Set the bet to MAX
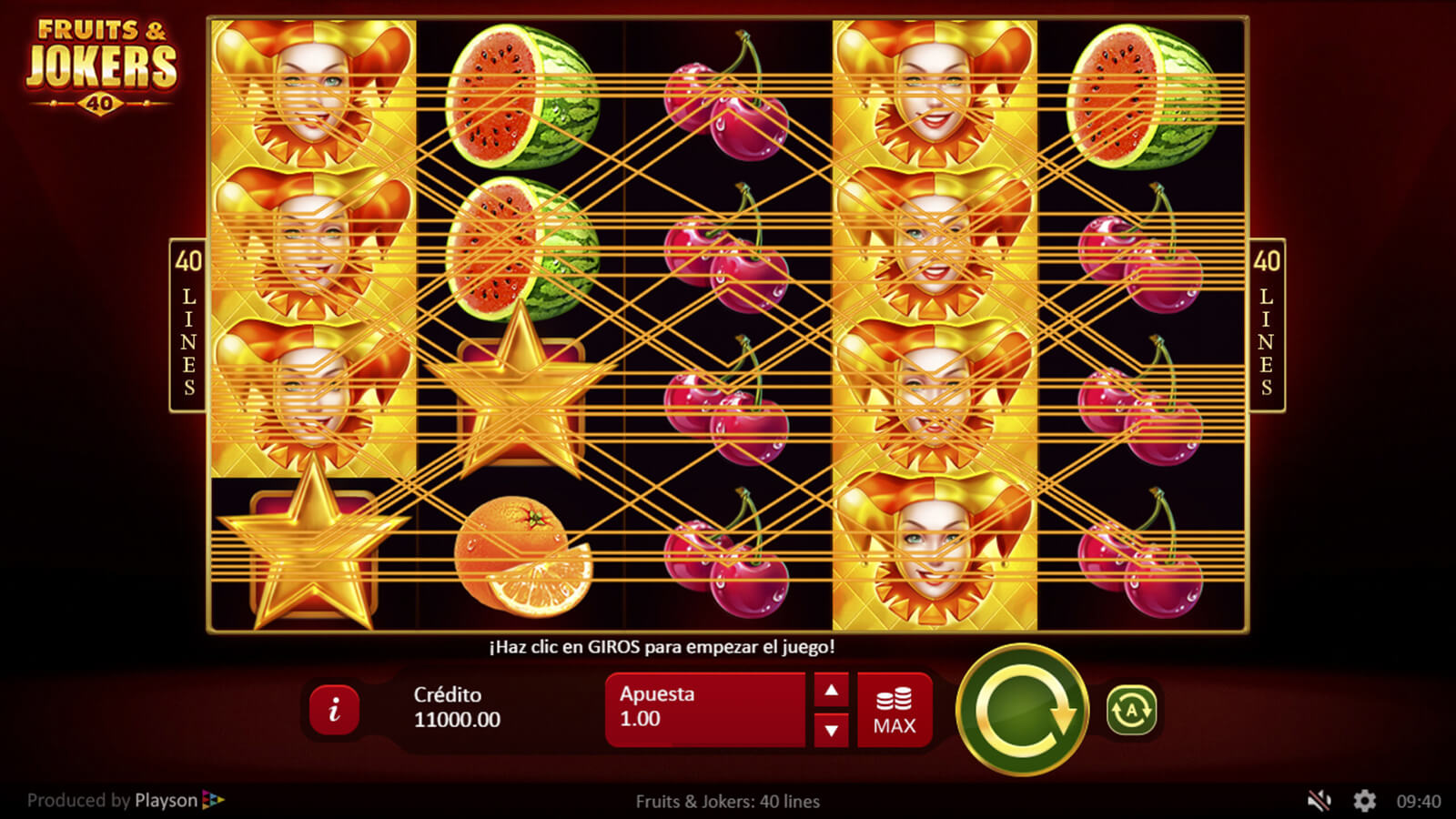This screenshot has height=819, width=1456. point(895,711)
